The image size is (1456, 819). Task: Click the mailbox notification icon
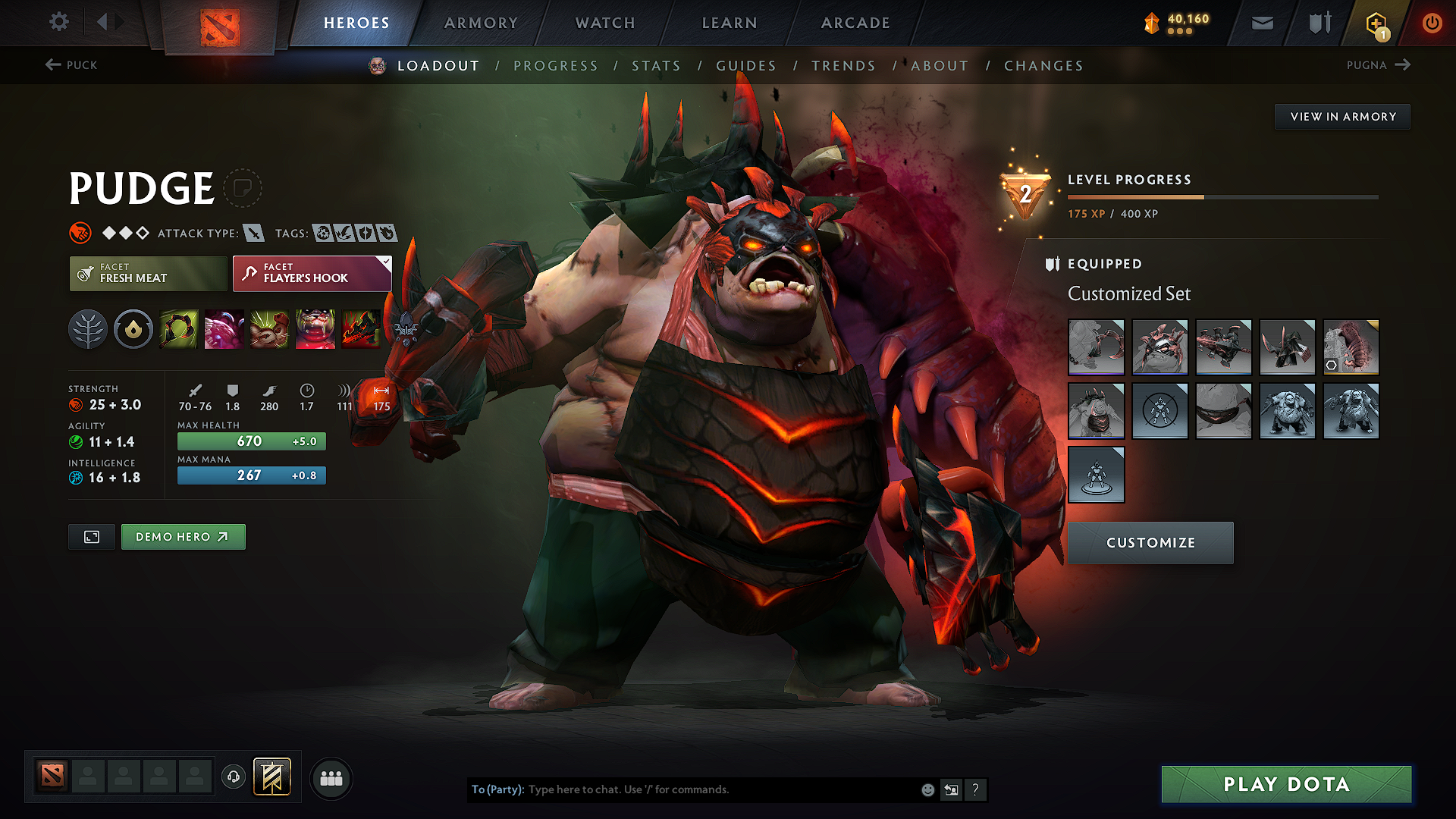(x=1261, y=22)
